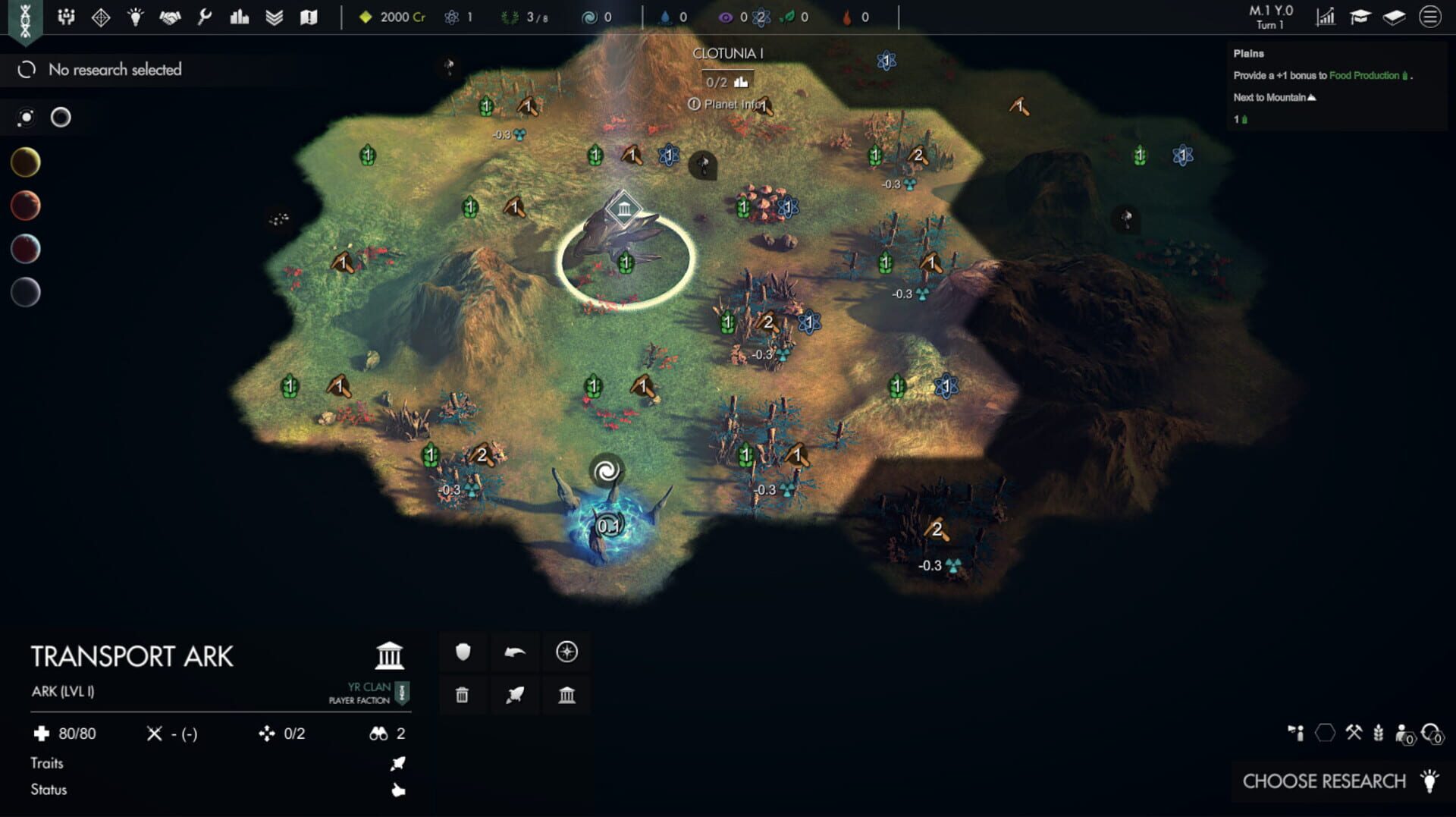Open the statistics bar chart panel
This screenshot has height=817, width=1456.
click(x=239, y=17)
